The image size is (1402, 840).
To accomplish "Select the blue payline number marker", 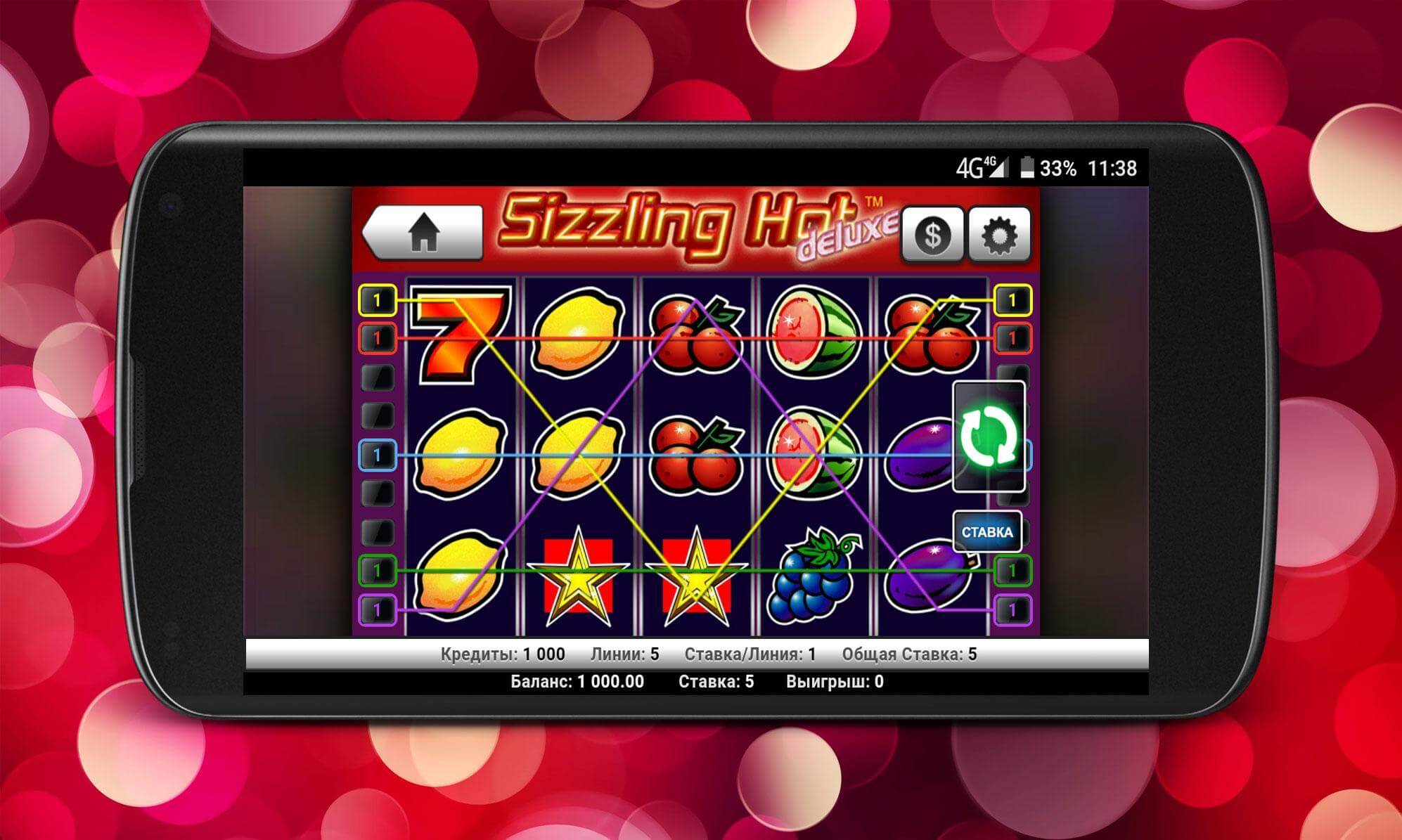I will pyautogui.click(x=378, y=455).
